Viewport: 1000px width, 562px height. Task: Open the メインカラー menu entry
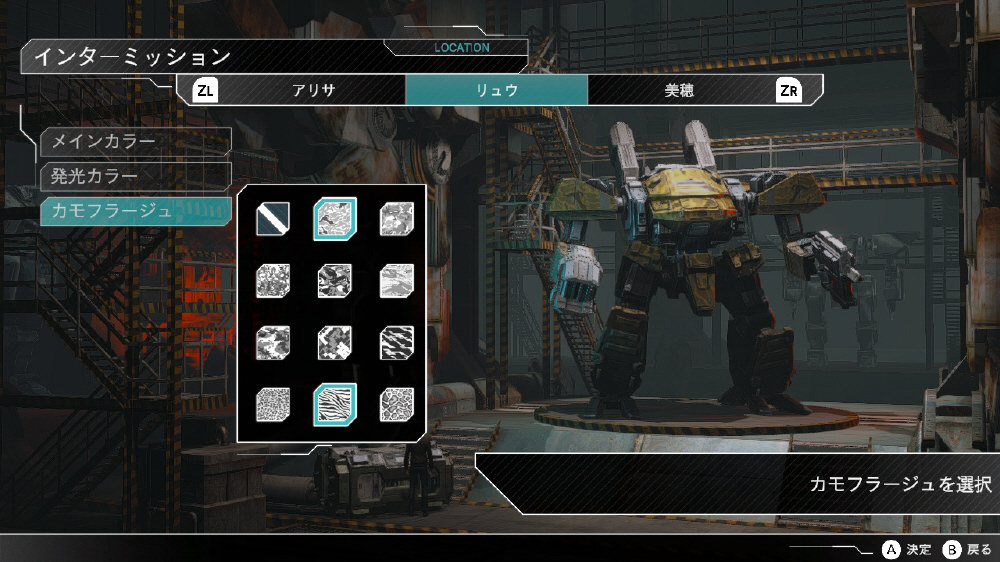click(136, 142)
